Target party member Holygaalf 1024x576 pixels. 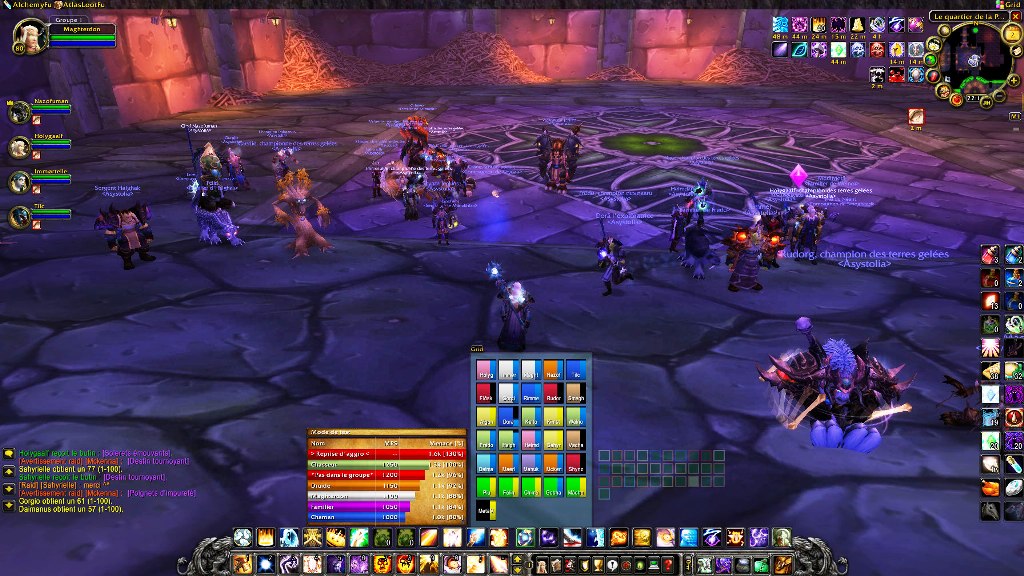19,147
